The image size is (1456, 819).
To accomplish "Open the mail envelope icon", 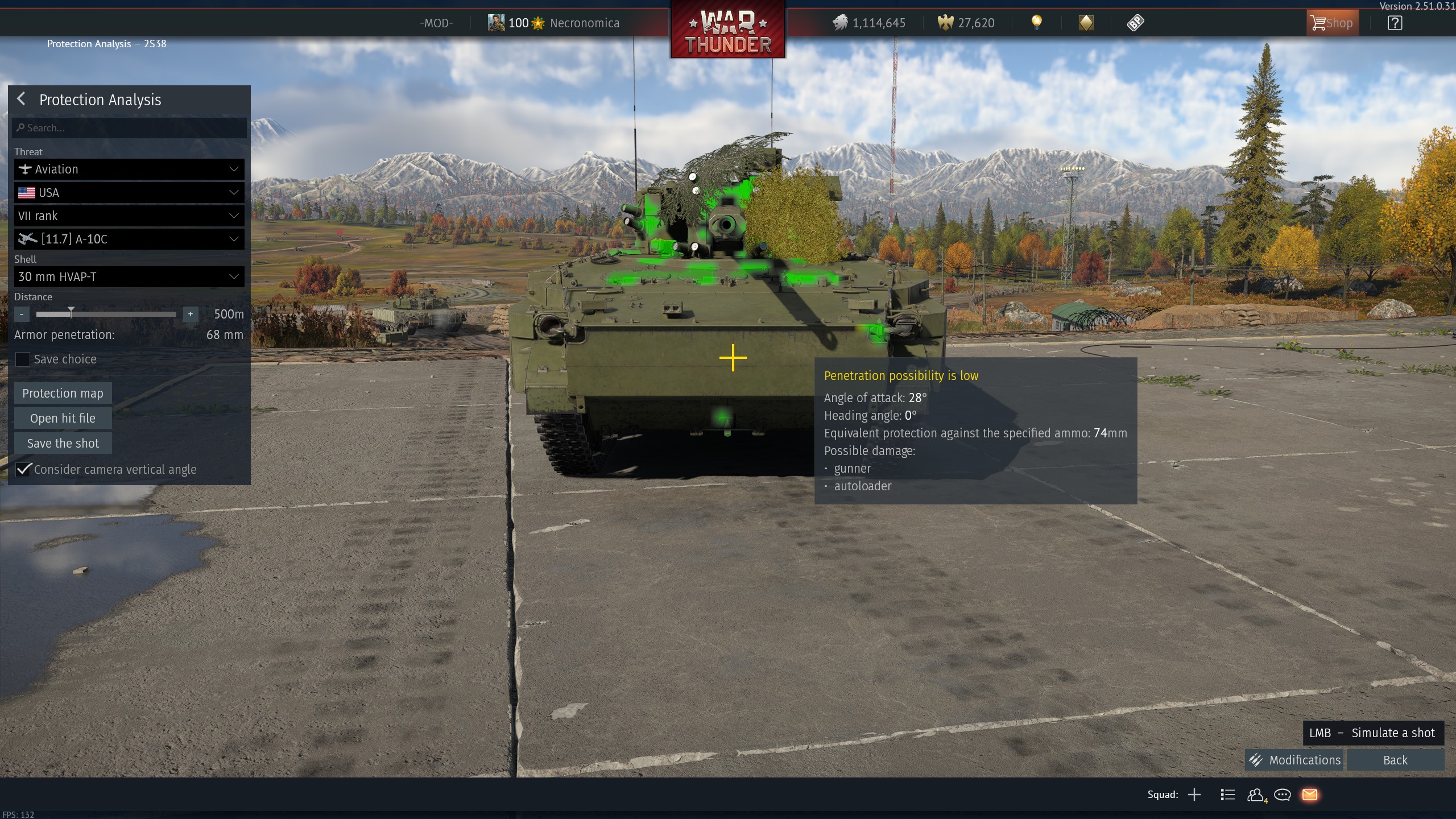I will click(x=1309, y=795).
